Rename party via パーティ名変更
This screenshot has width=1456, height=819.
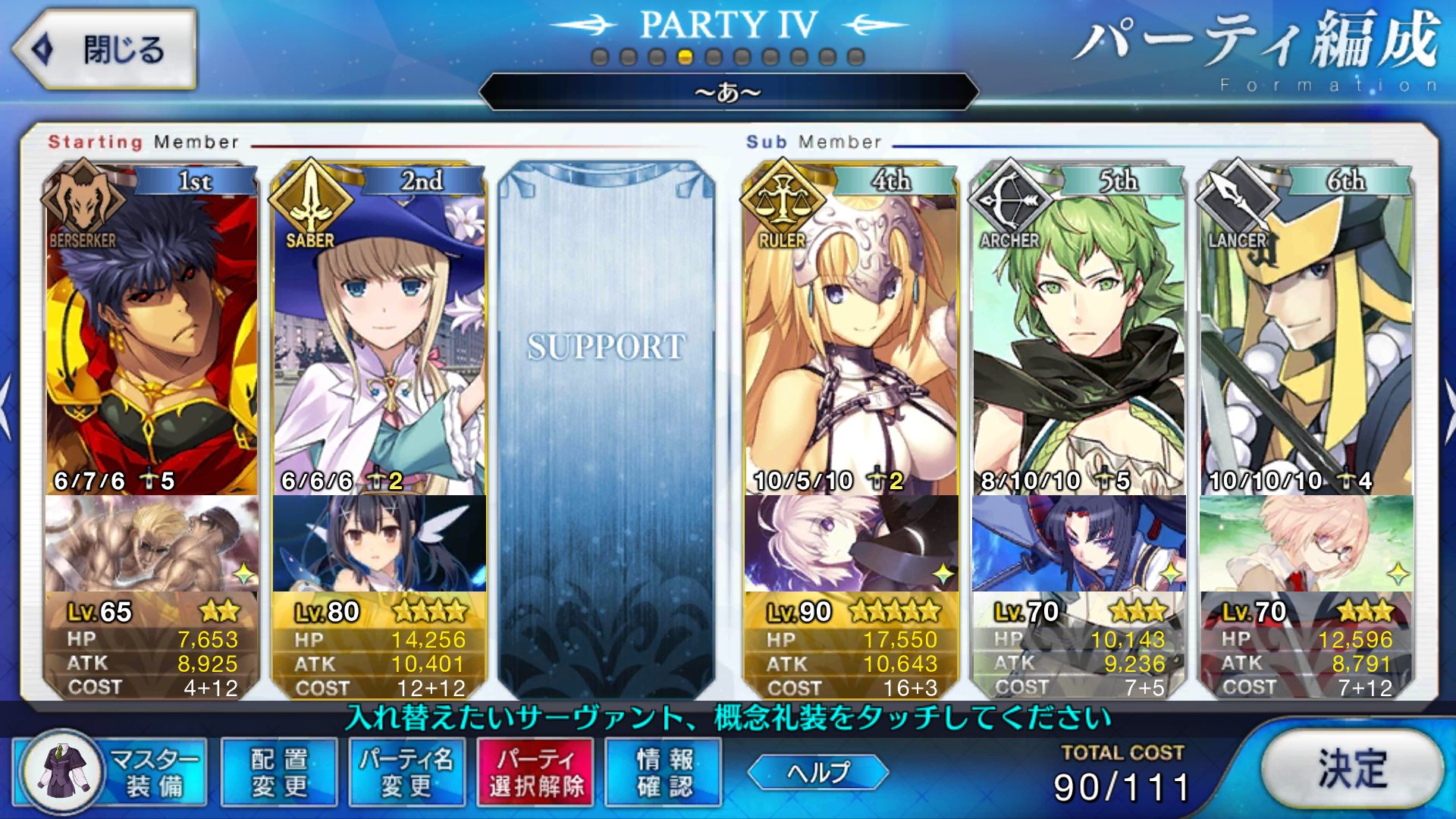point(406,772)
